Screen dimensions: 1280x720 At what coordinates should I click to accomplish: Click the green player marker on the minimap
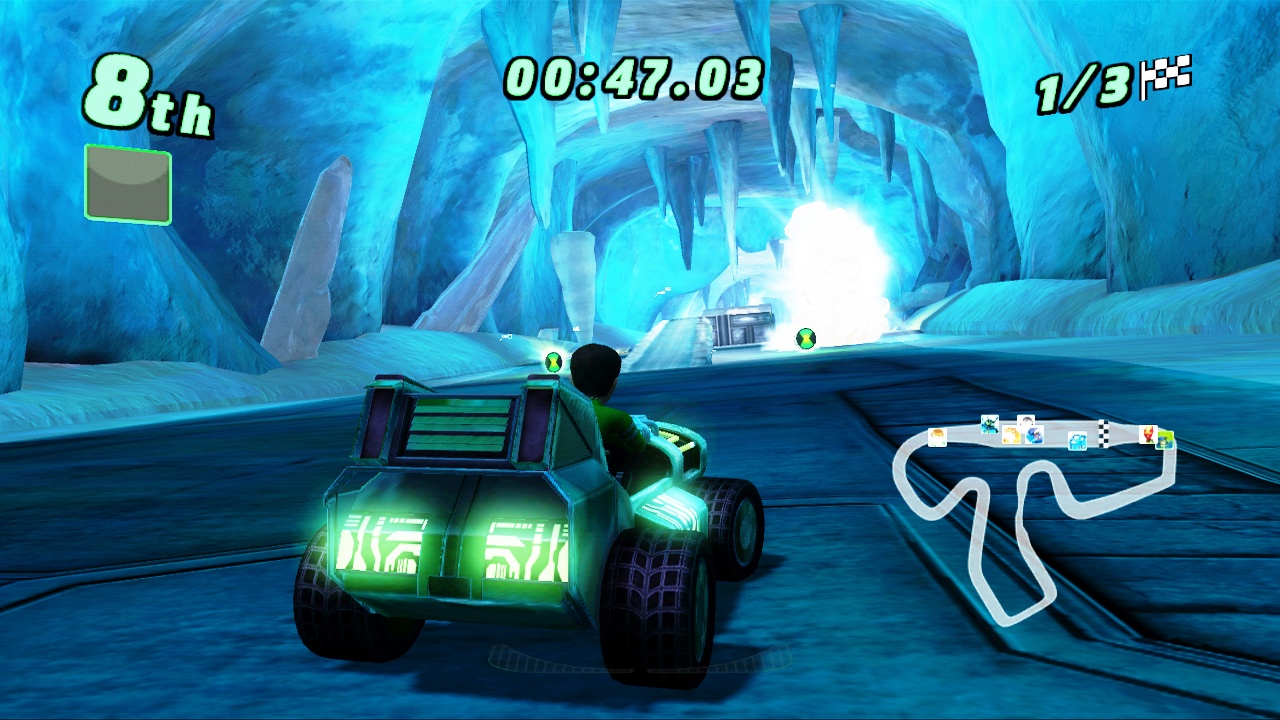1164,441
